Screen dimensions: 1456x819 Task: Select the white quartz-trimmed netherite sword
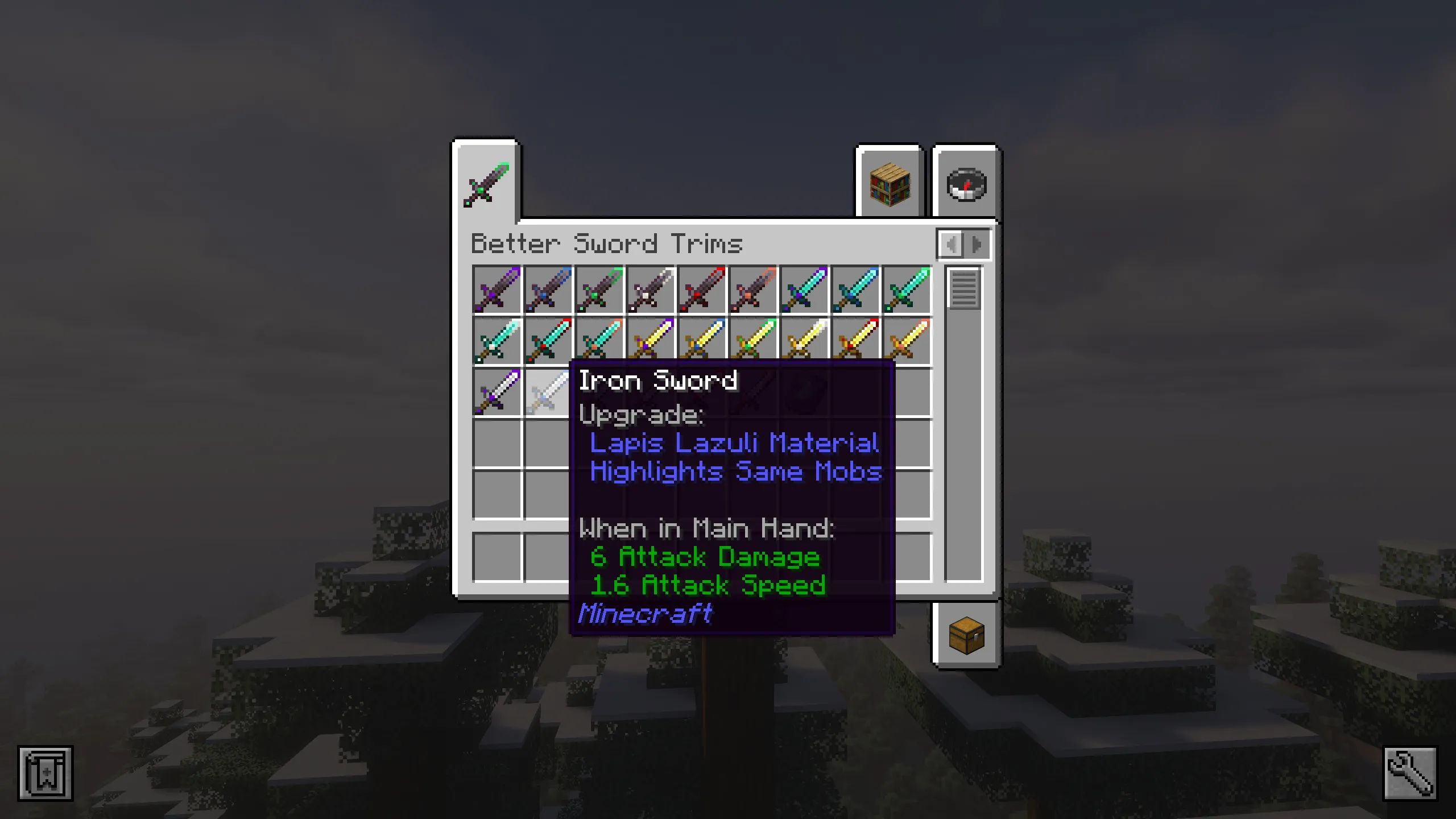tap(651, 290)
